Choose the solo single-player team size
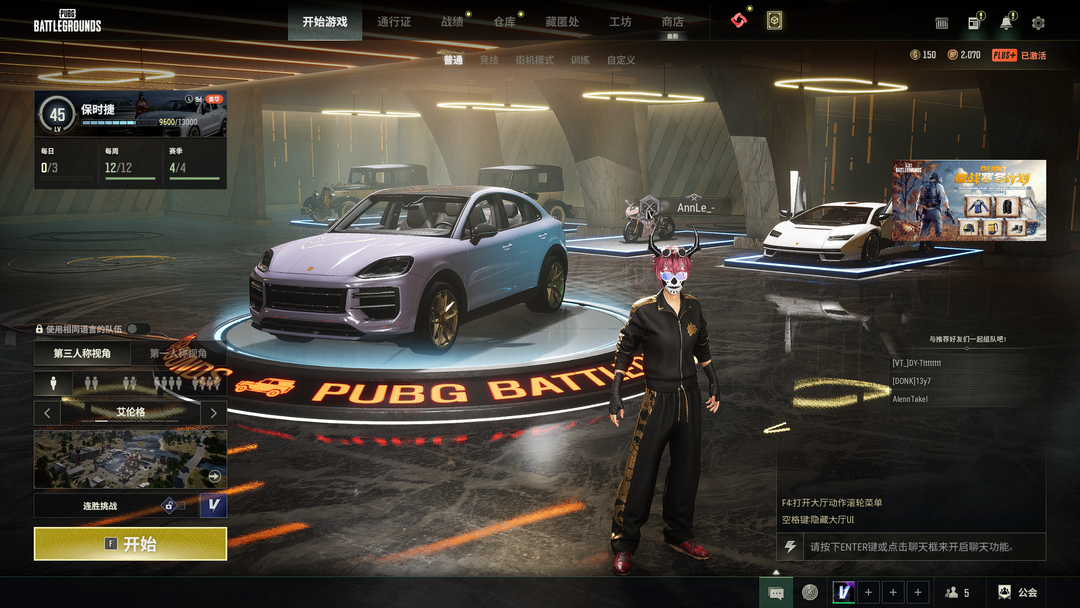Viewport: 1080px width, 608px height. pyautogui.click(x=53, y=383)
